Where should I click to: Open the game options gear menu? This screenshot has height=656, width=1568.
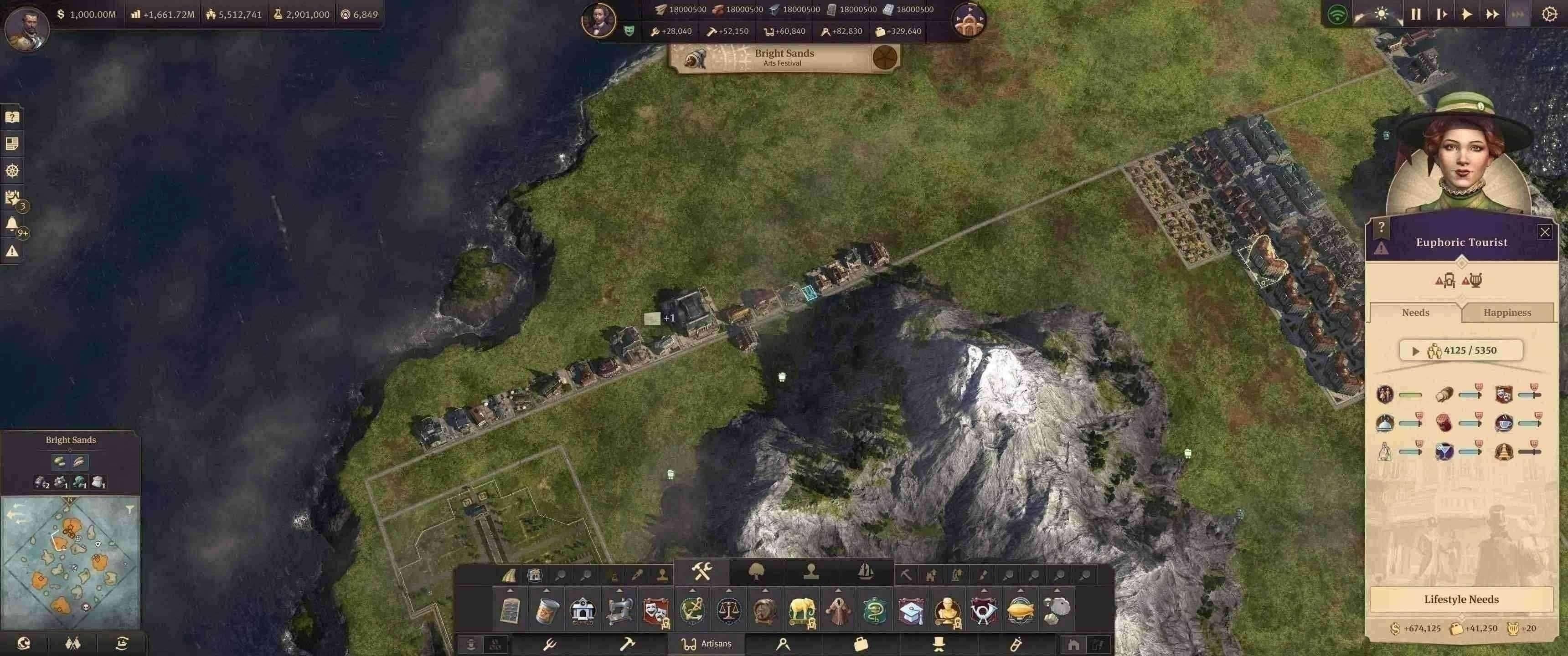pos(1549,14)
